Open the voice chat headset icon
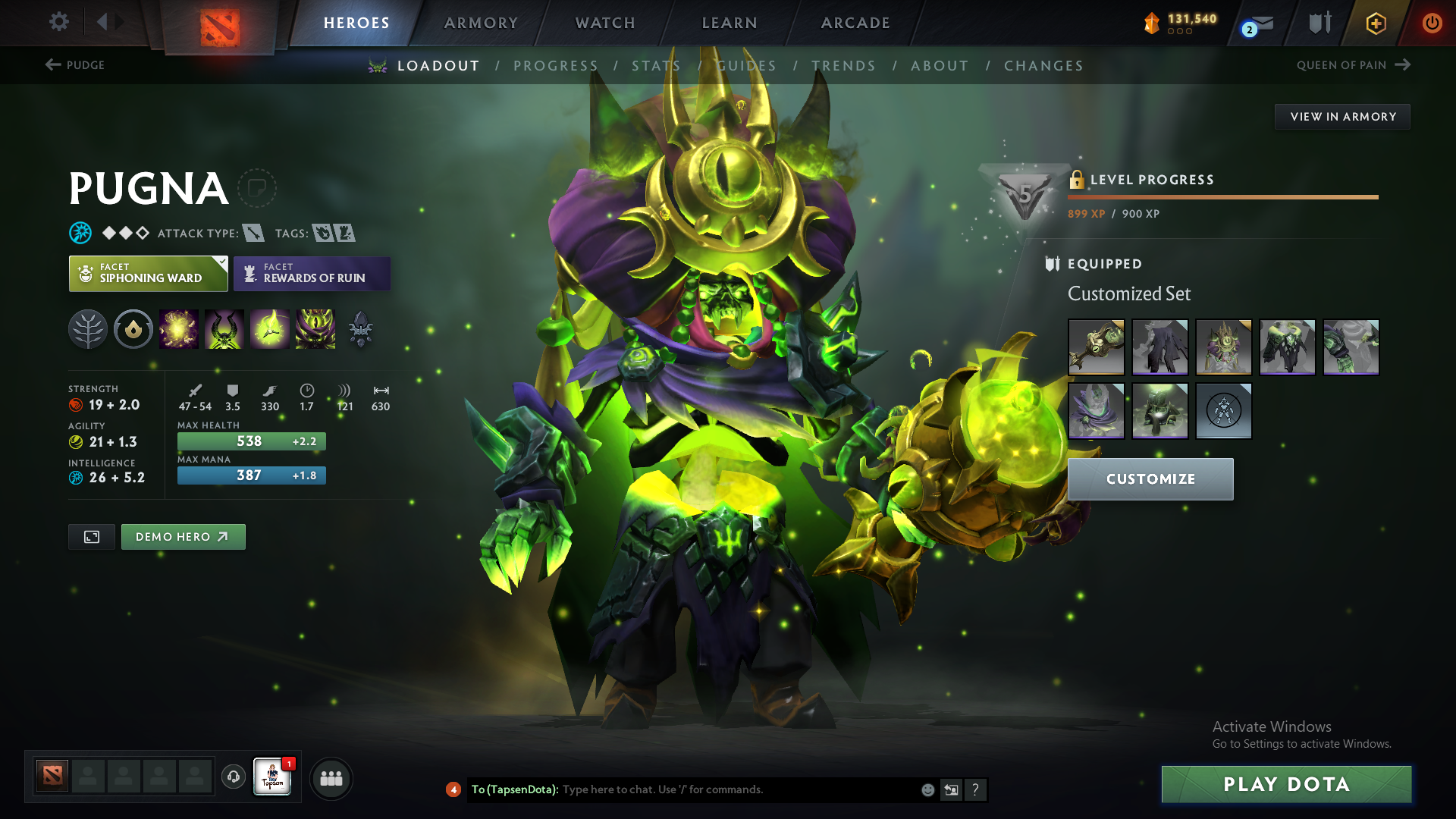Viewport: 1456px width, 819px height. [x=233, y=778]
